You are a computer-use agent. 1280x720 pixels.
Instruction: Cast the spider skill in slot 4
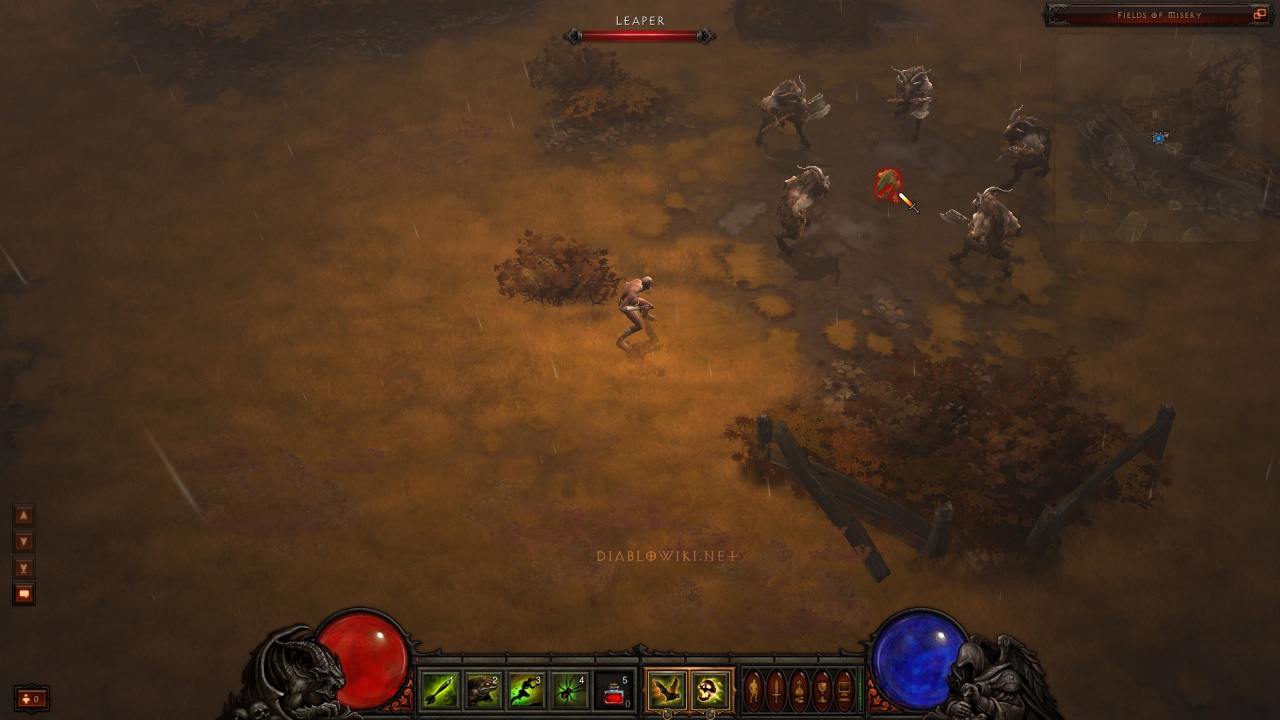click(x=570, y=690)
